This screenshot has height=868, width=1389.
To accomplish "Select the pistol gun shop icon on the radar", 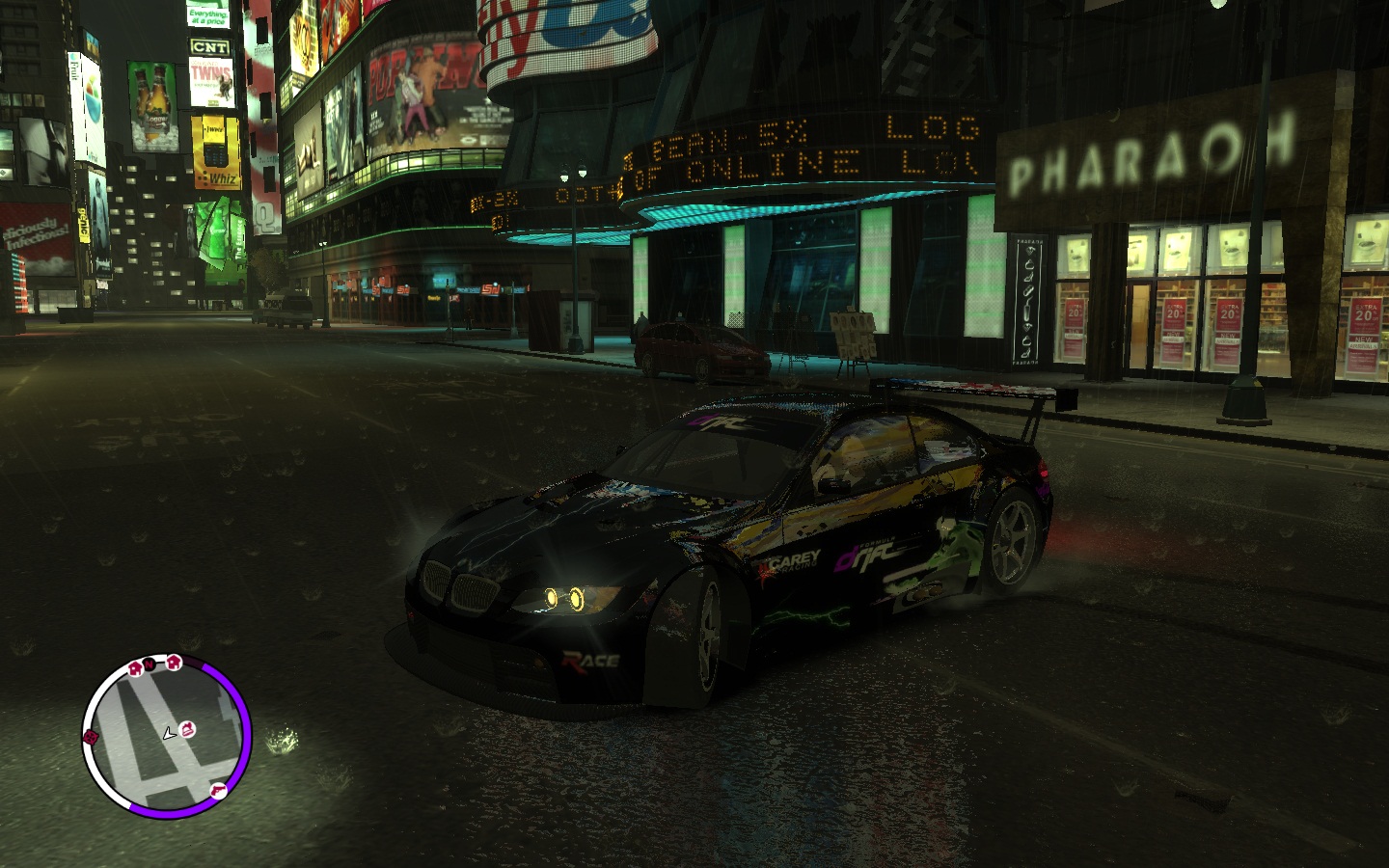I will coord(218,791).
